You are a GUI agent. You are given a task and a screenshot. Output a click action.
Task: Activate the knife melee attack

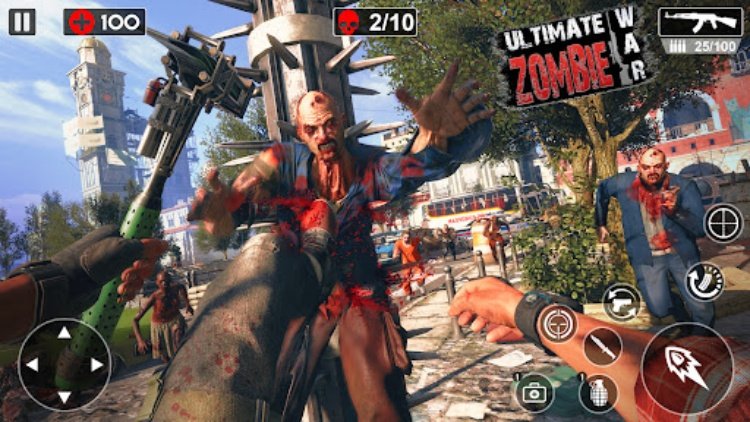(602, 346)
